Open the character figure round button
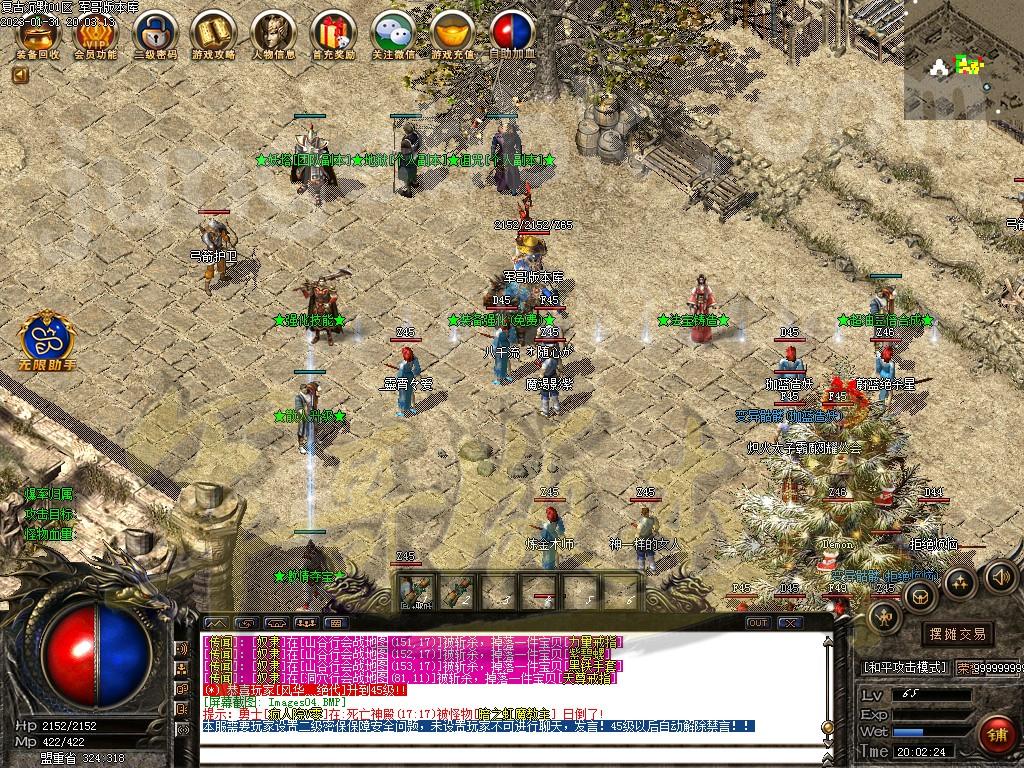 [884, 618]
